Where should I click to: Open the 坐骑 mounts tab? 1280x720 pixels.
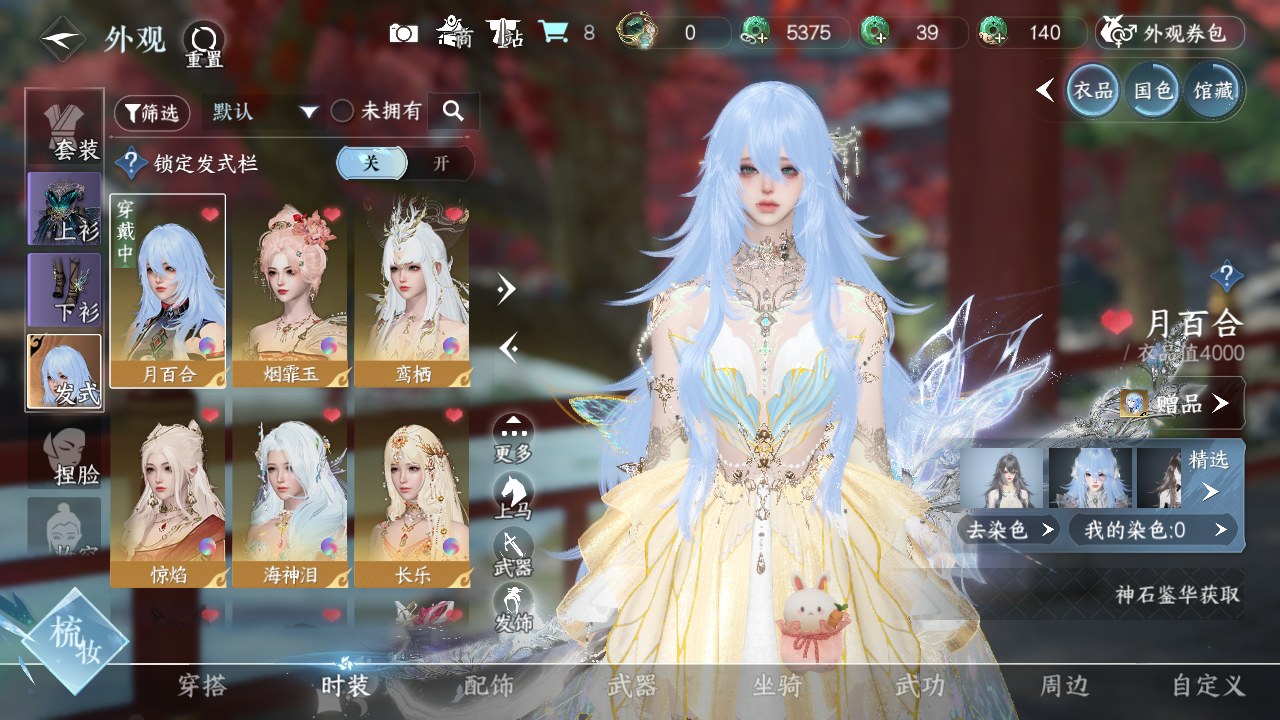[777, 686]
